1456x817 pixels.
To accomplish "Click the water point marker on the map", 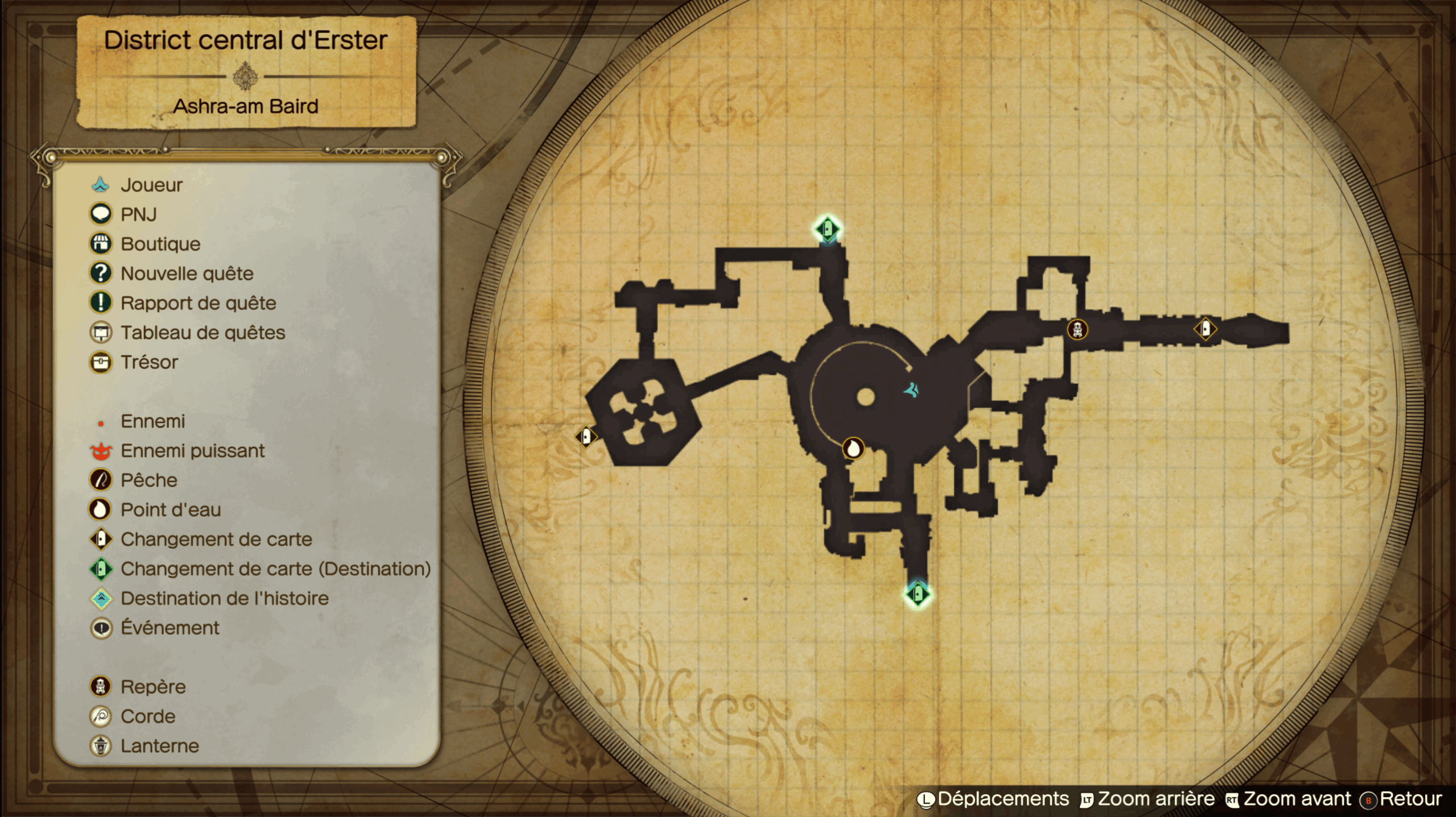I will coord(853,449).
